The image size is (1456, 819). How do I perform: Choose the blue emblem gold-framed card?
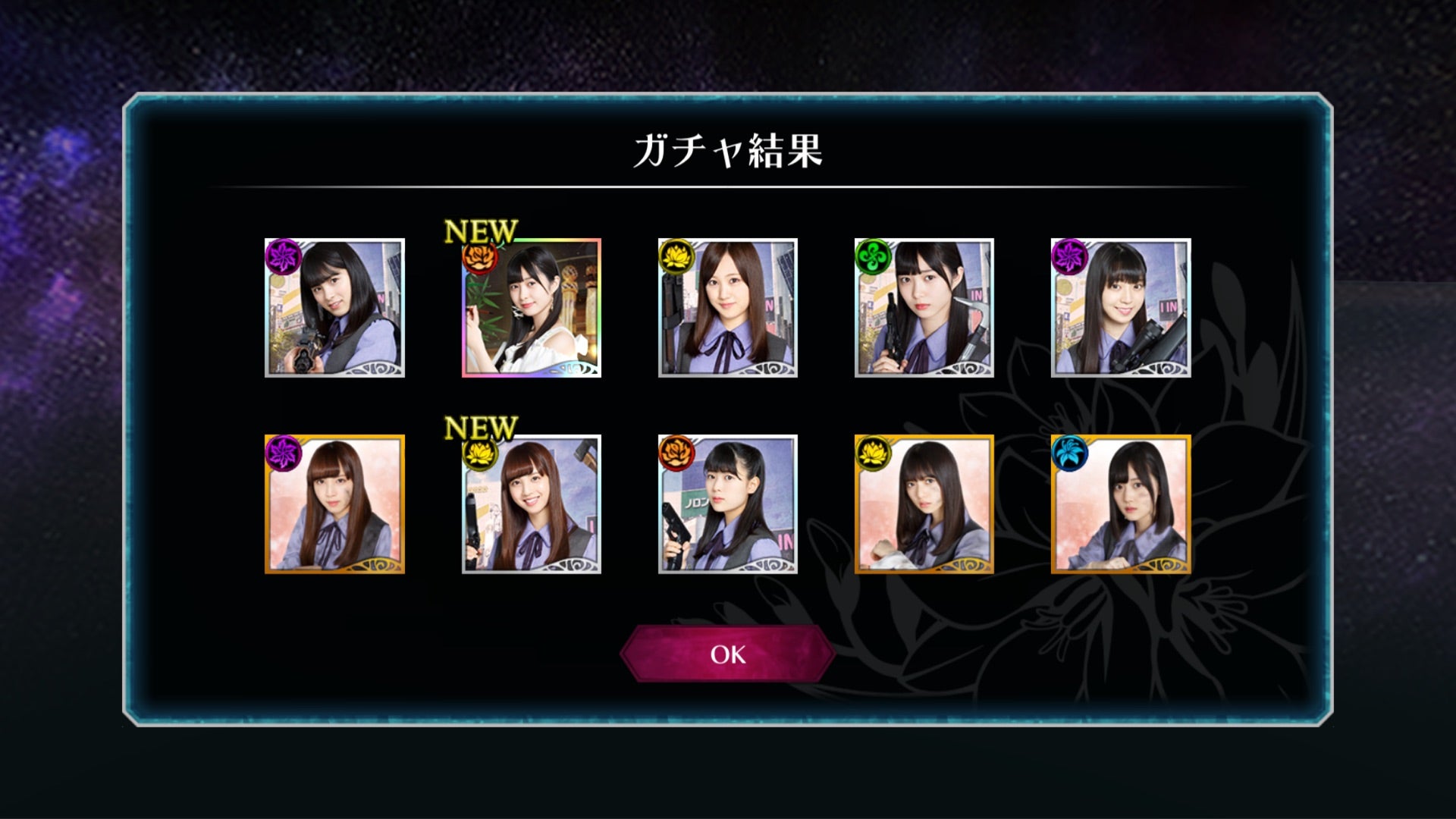[x=1120, y=504]
